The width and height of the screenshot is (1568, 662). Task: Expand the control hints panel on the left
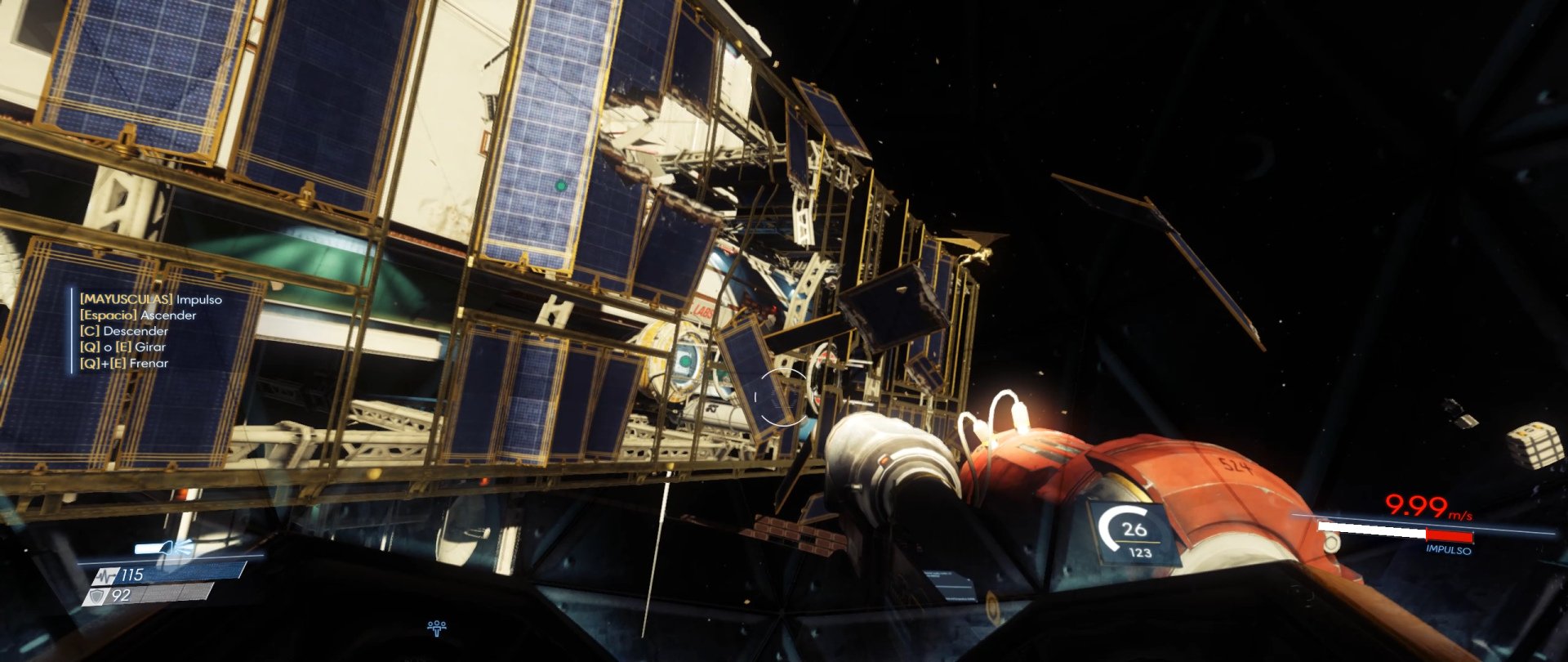pos(147,331)
